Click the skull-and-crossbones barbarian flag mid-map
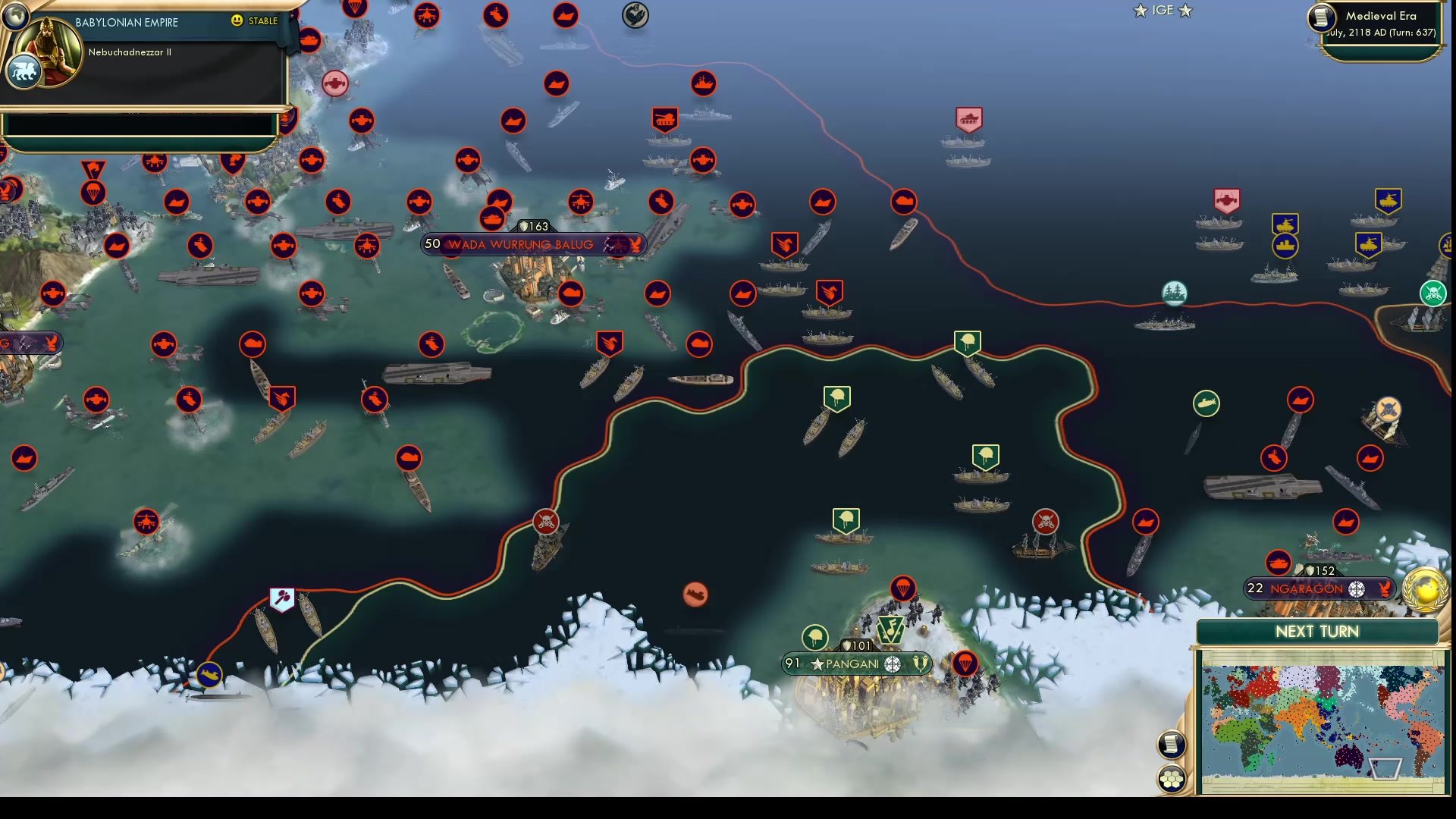This screenshot has height=819, width=1456. point(548,522)
